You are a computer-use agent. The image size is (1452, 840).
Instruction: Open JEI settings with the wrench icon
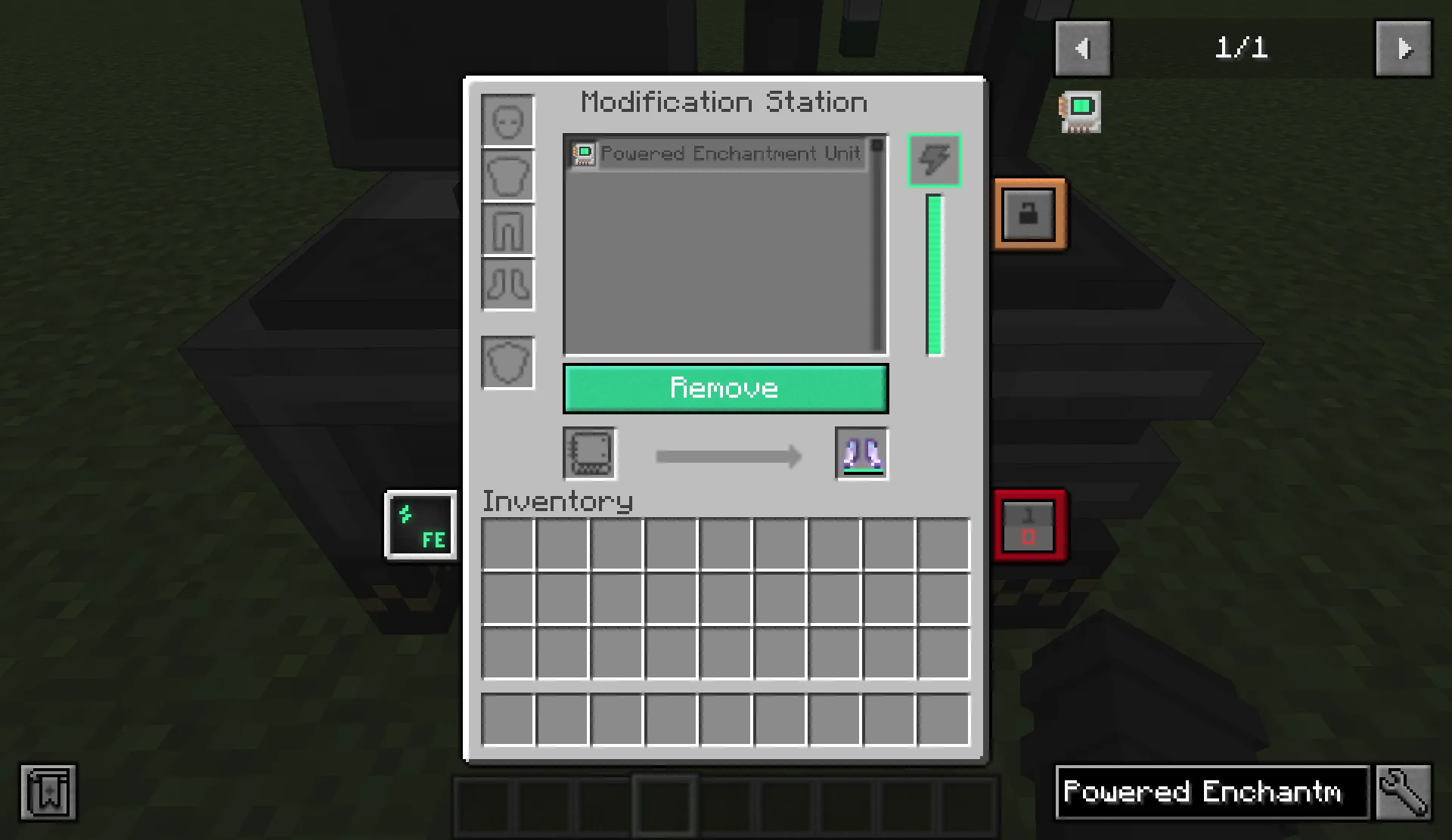1405,792
